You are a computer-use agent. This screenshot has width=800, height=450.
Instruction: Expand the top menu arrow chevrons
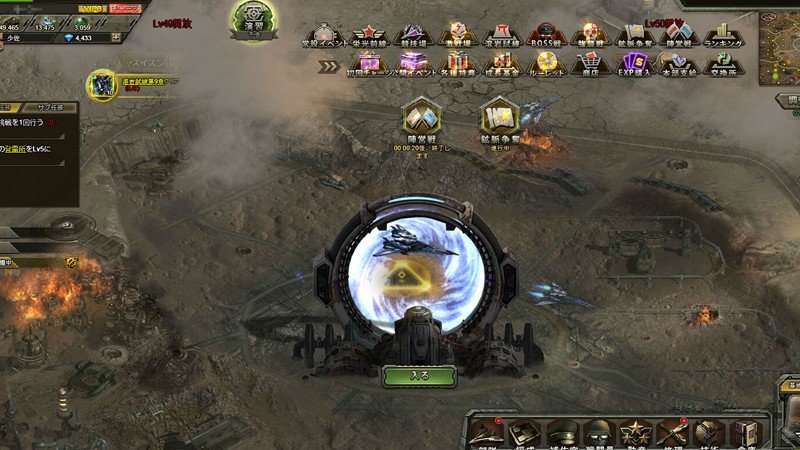pyautogui.click(x=330, y=67)
